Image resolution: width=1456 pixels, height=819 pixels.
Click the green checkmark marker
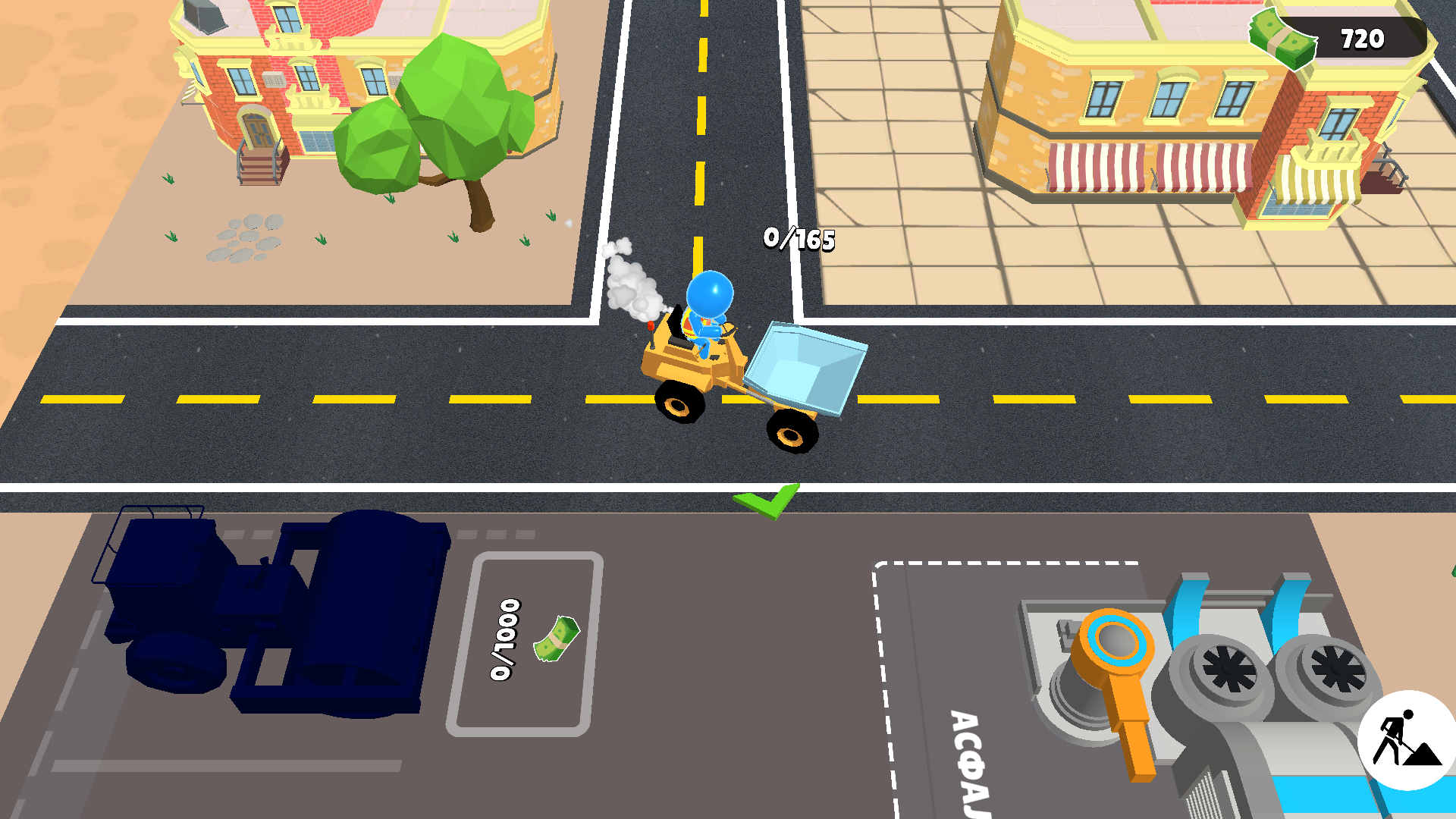765,500
